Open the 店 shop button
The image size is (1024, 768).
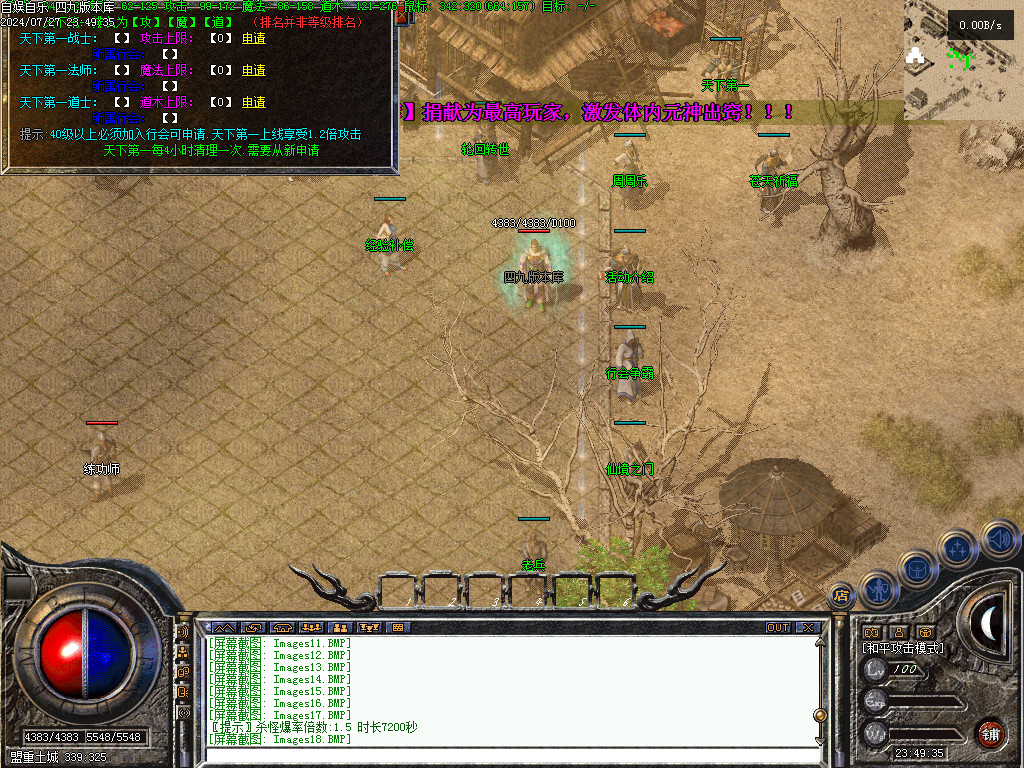click(841, 596)
